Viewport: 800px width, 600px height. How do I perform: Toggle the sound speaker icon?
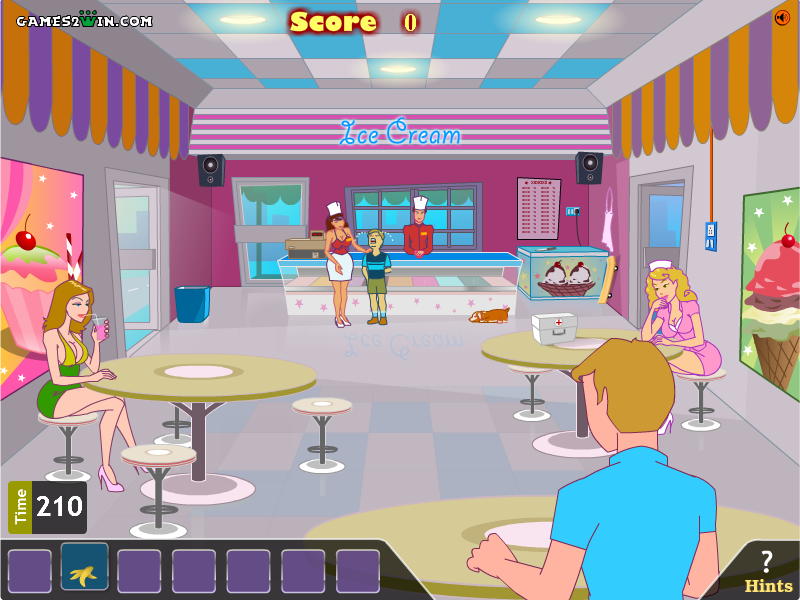(782, 17)
